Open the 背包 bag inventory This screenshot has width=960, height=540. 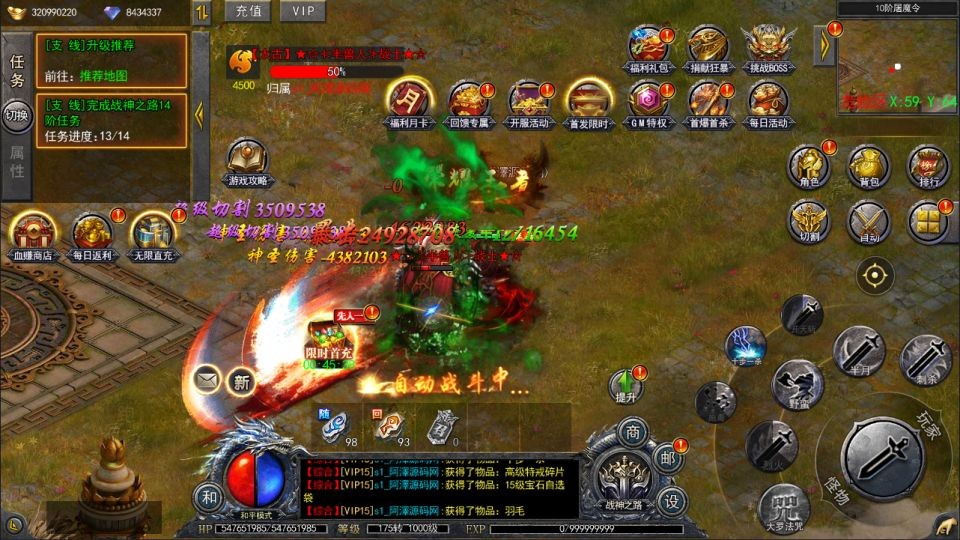click(x=868, y=165)
